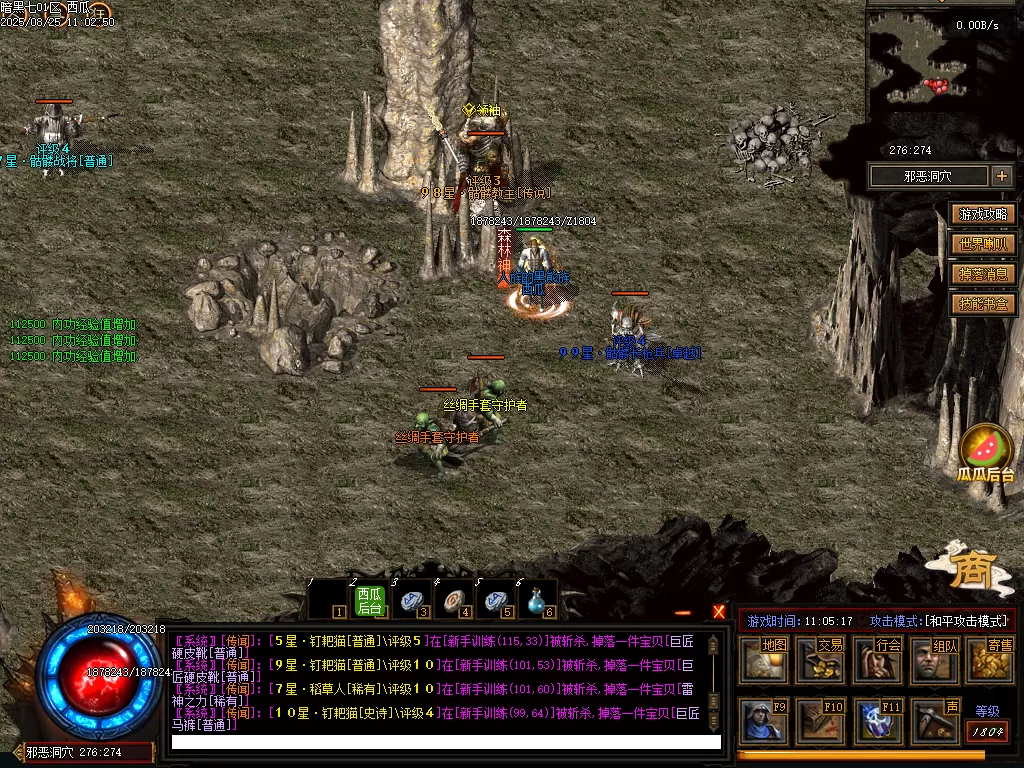
Task: Show 掉落消息 drop messages
Action: point(984,274)
